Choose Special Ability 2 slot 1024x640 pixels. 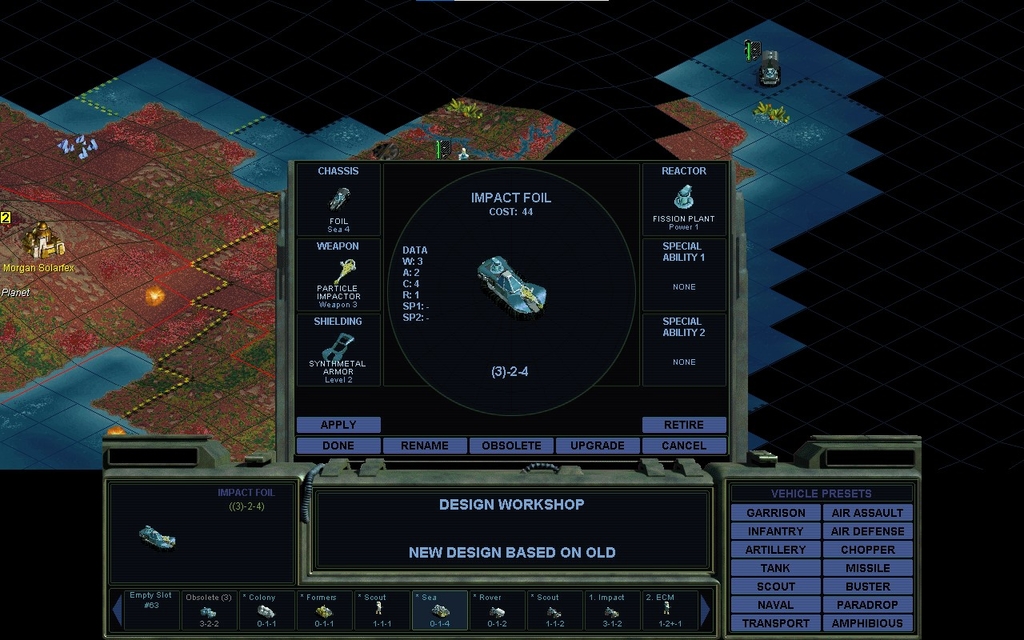684,350
